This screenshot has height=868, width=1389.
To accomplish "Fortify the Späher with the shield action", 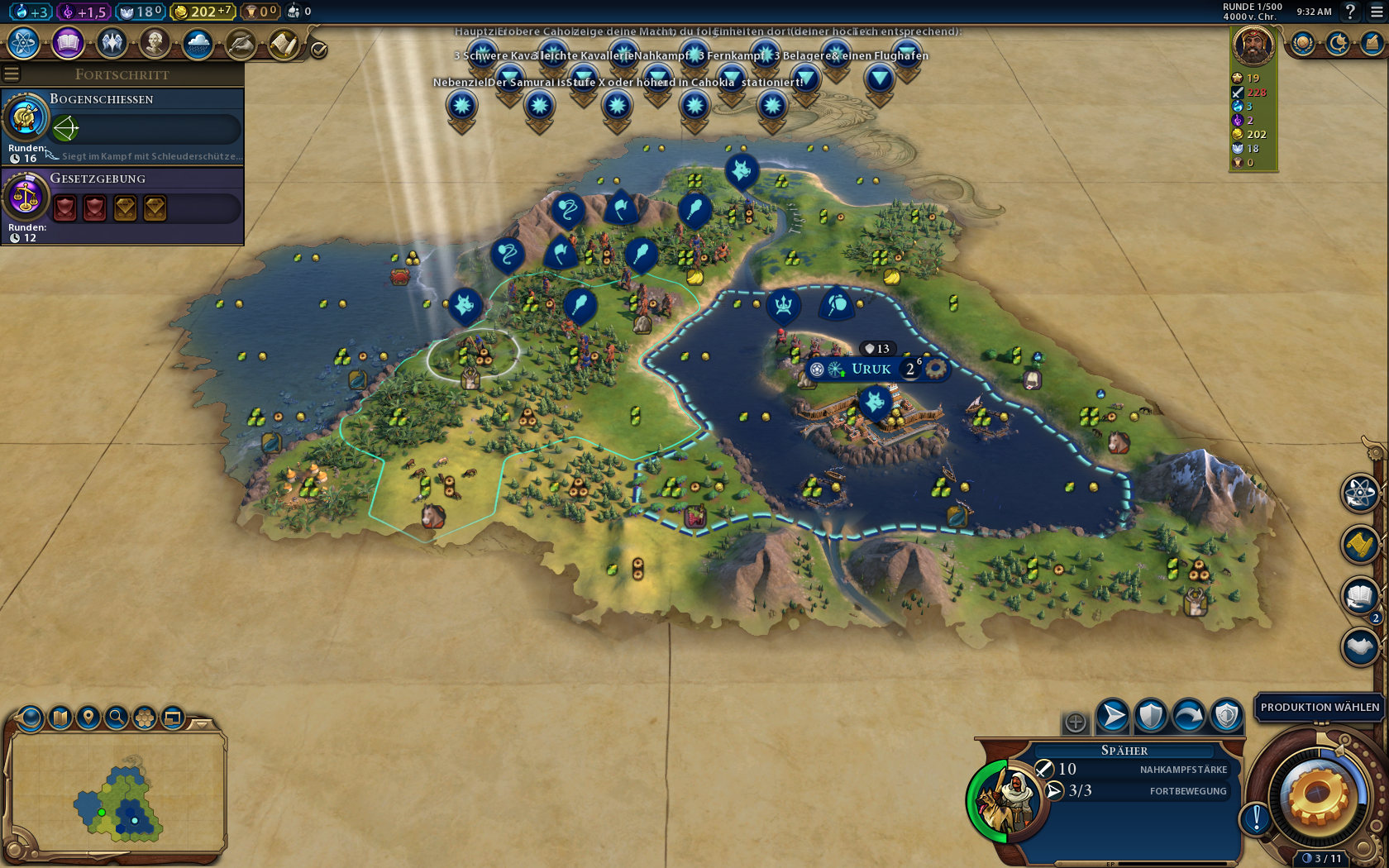I will (1151, 716).
